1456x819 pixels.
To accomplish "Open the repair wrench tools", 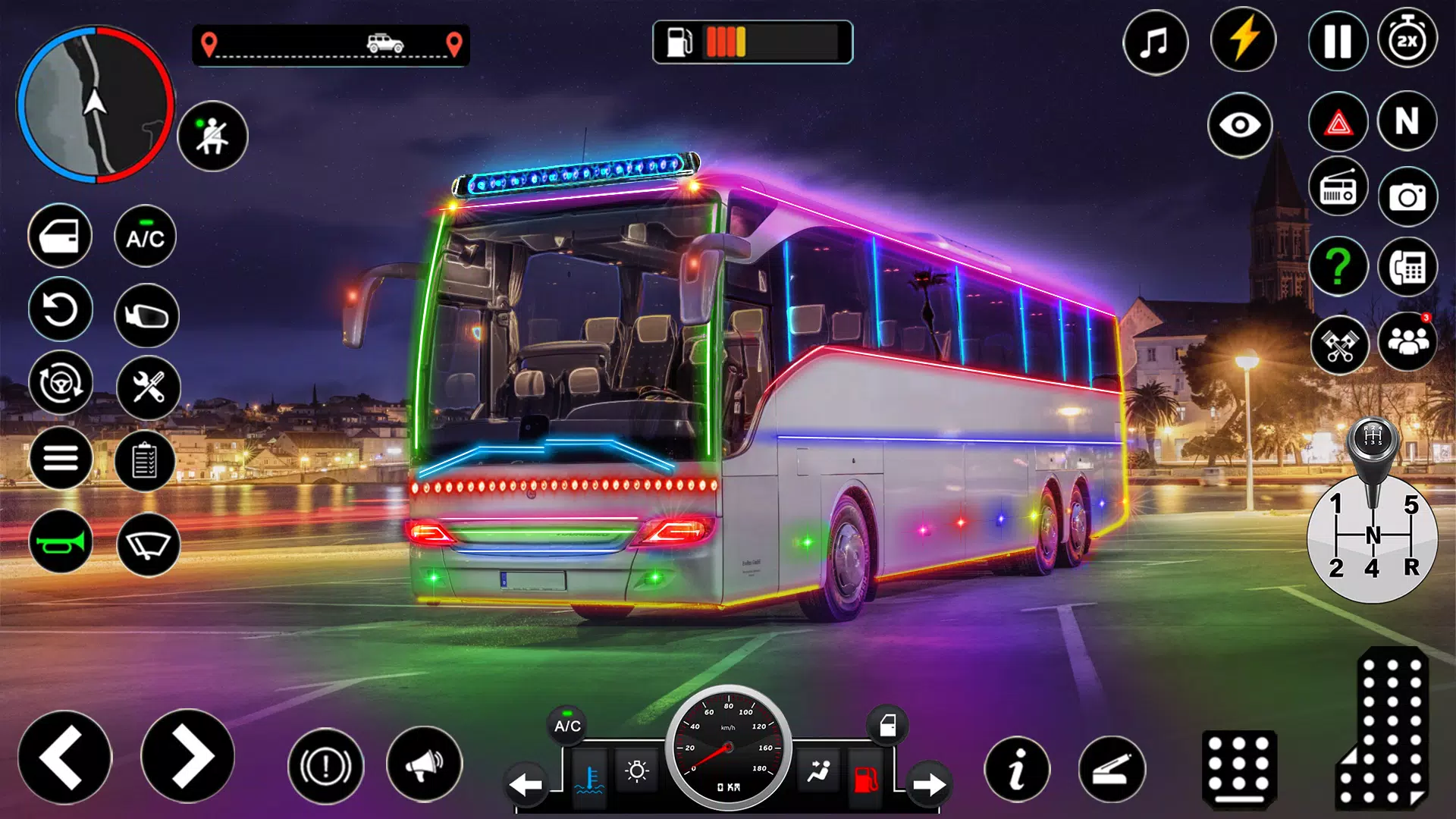I will [x=146, y=385].
